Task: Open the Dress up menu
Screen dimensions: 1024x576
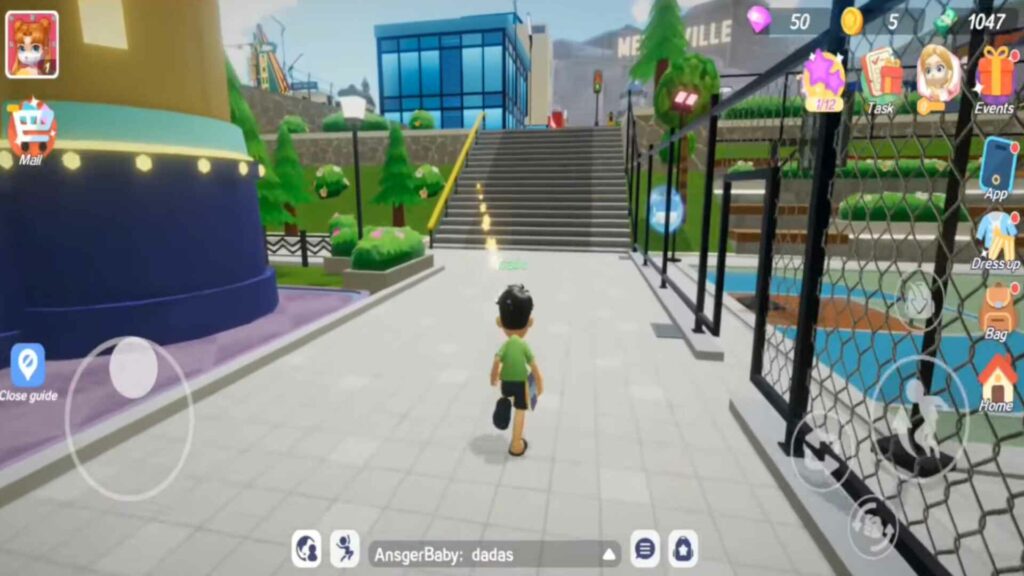Action: (996, 241)
